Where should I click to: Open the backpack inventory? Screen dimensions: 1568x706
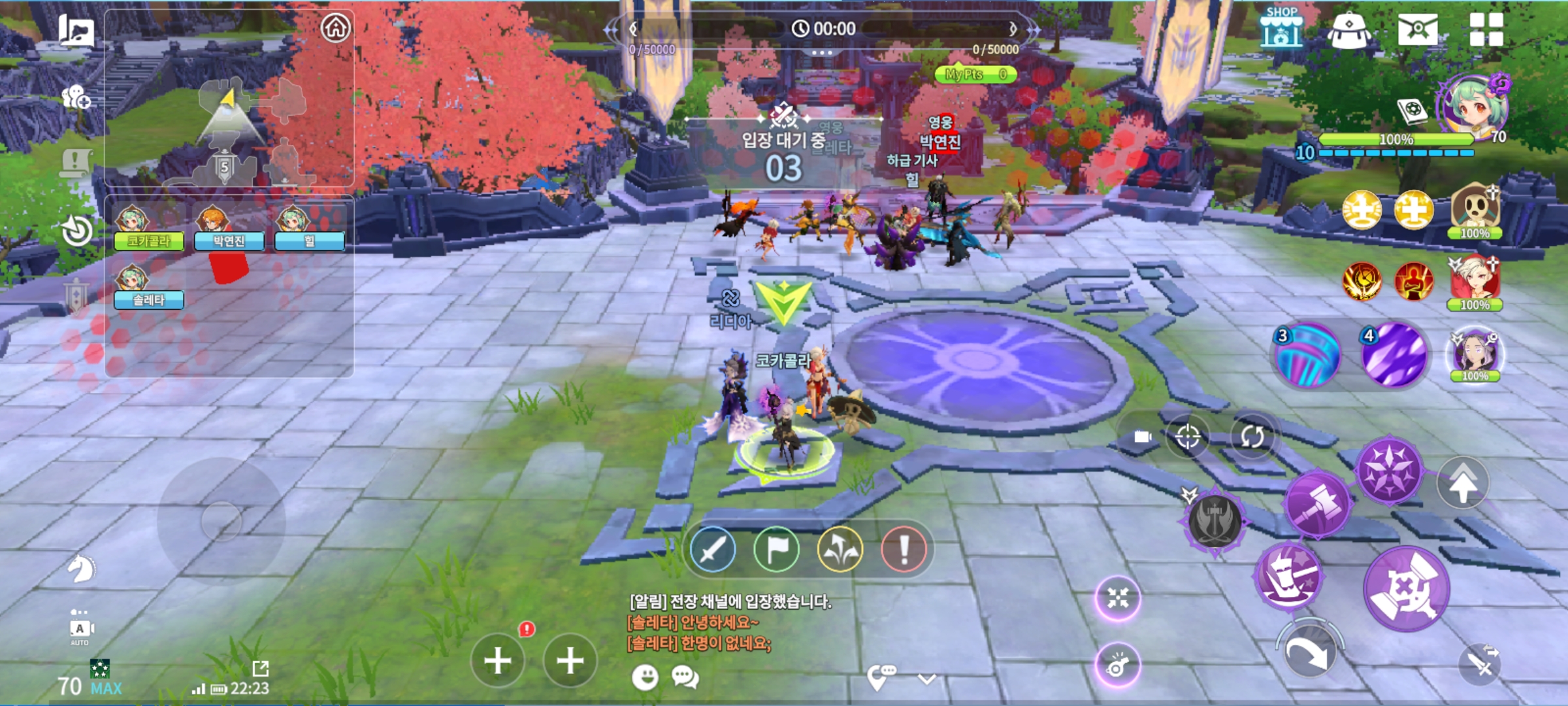[1349, 30]
